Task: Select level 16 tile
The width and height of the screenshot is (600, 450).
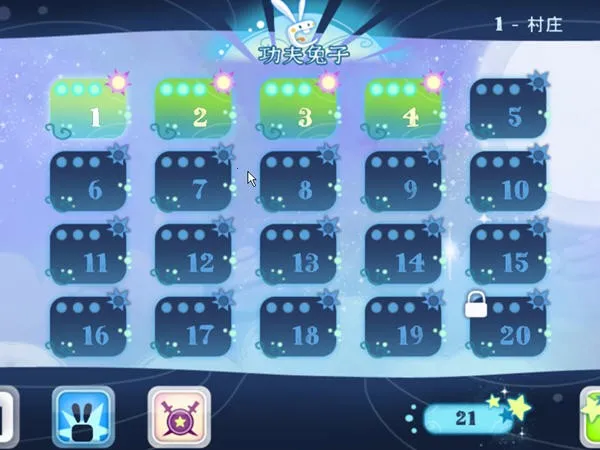Action: [x=90, y=329]
